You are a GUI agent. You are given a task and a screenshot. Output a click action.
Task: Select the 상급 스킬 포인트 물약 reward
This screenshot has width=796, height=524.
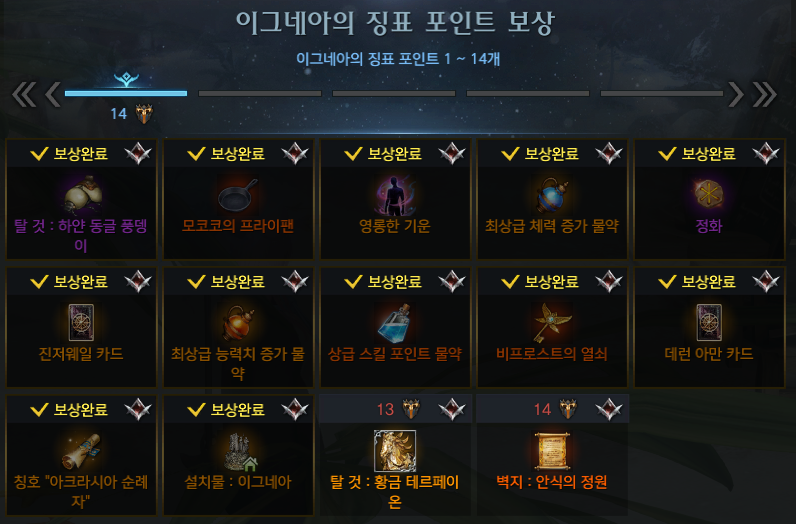tap(397, 328)
